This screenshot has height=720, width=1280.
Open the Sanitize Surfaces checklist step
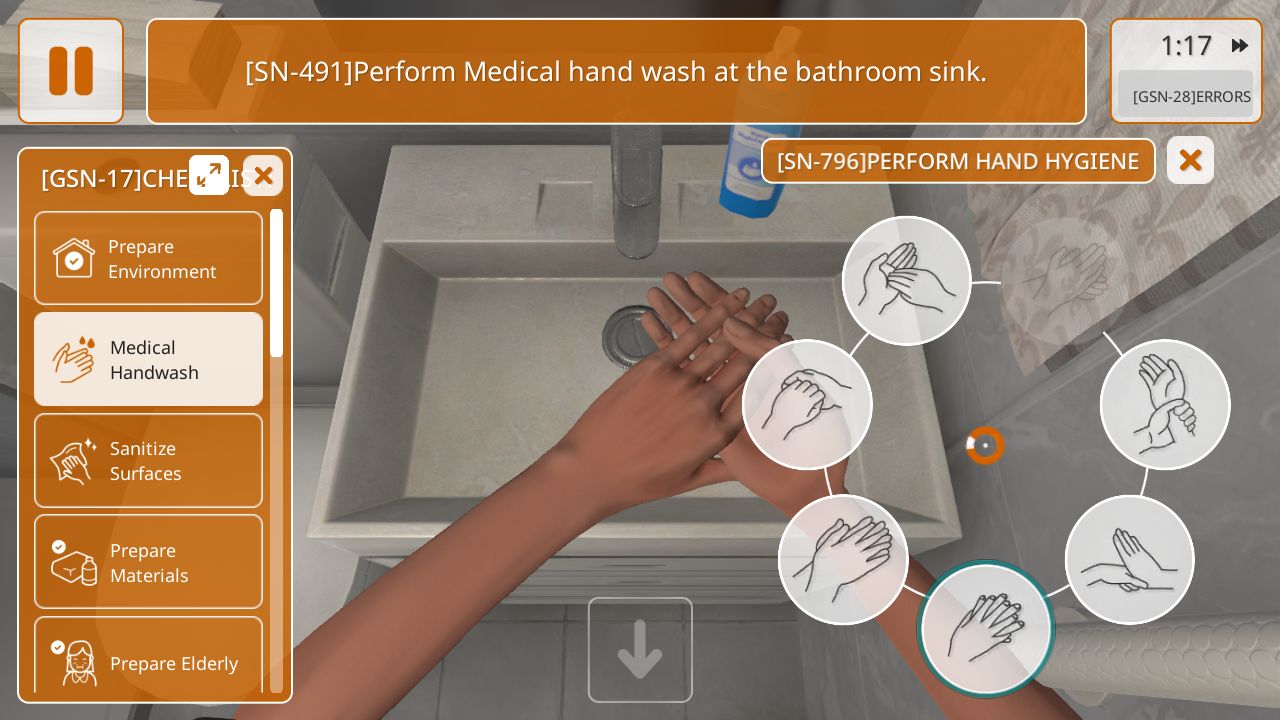click(x=148, y=460)
